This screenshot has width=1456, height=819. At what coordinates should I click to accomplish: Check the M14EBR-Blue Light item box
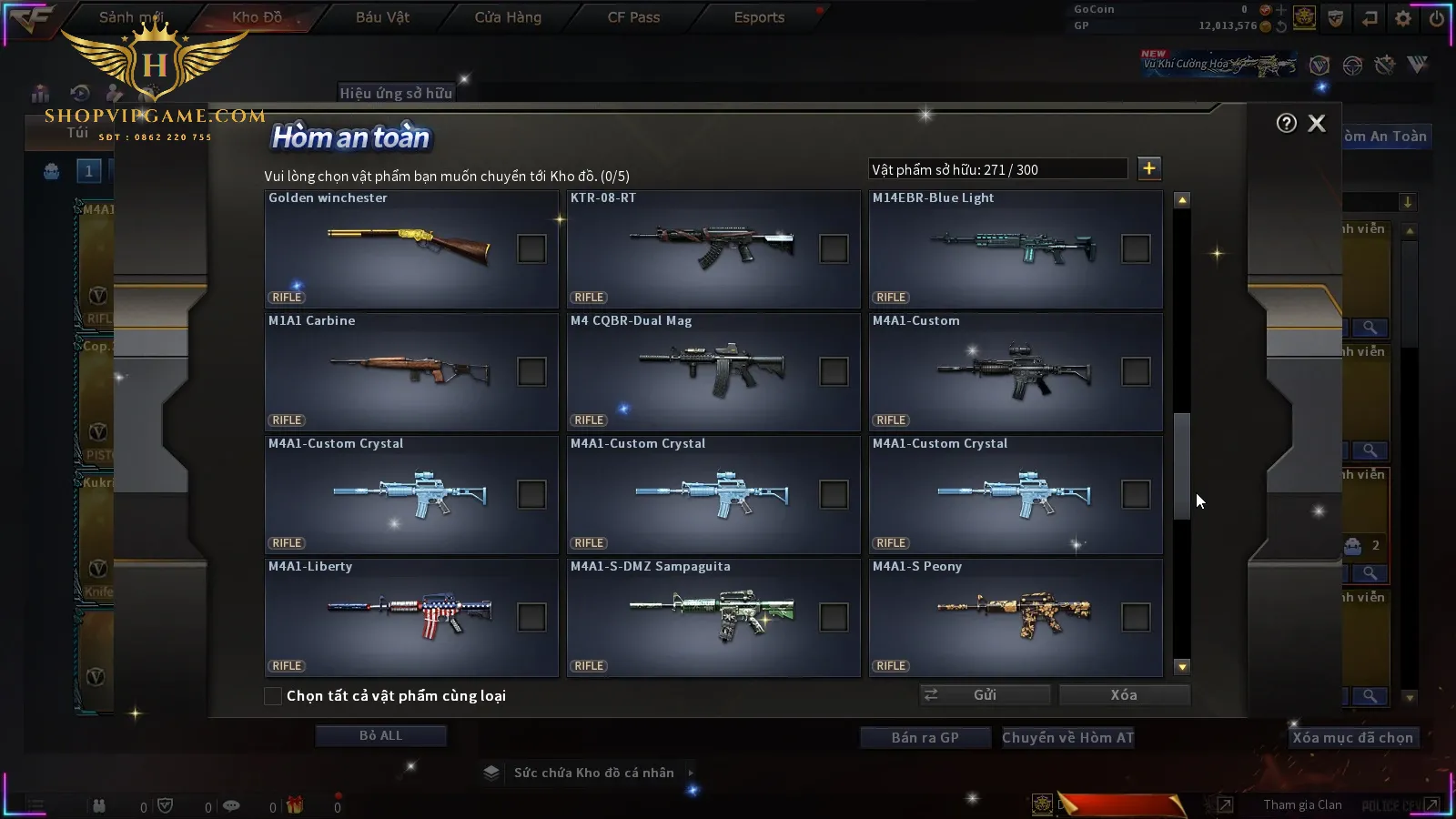(x=1136, y=248)
